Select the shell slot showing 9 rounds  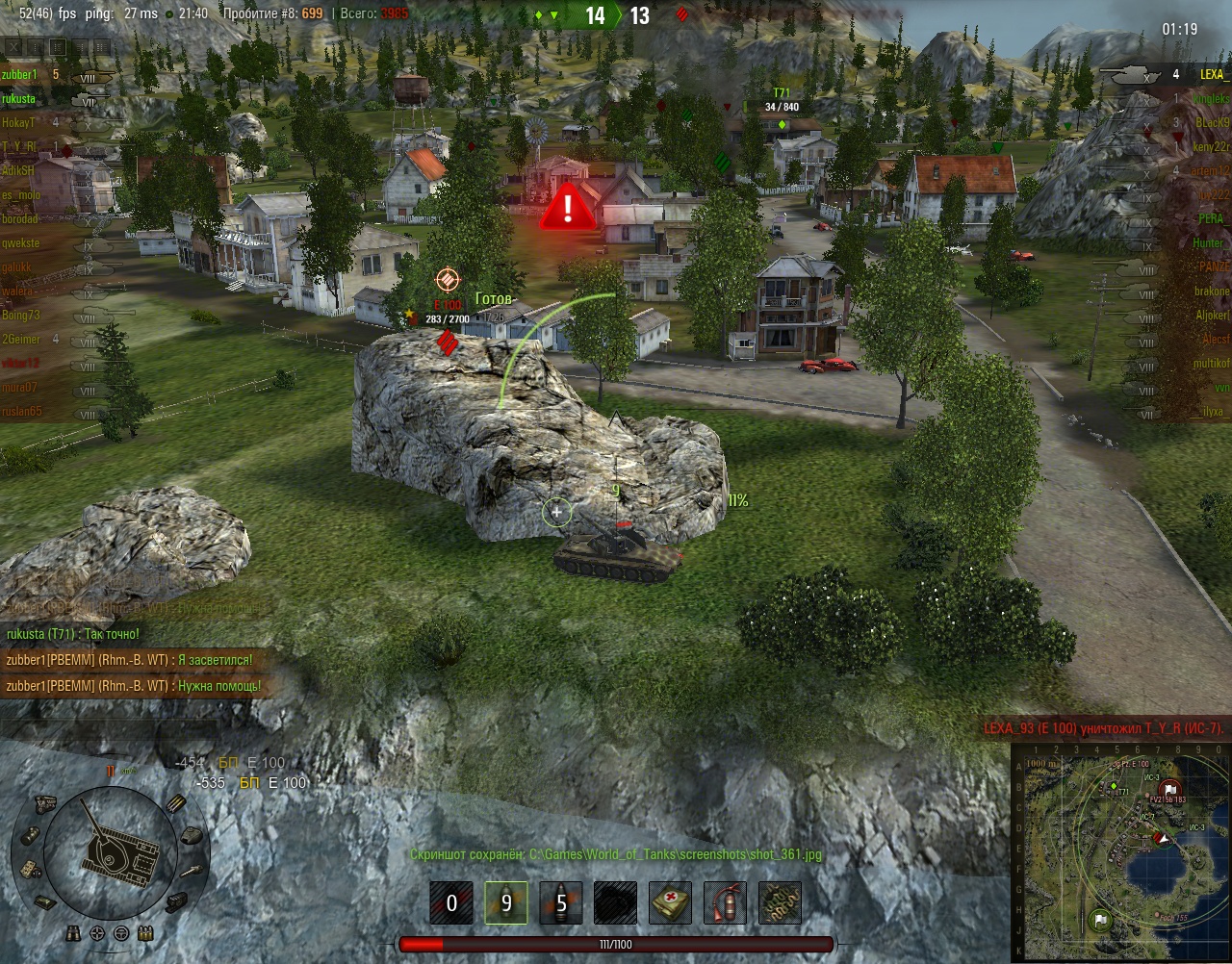pos(506,903)
